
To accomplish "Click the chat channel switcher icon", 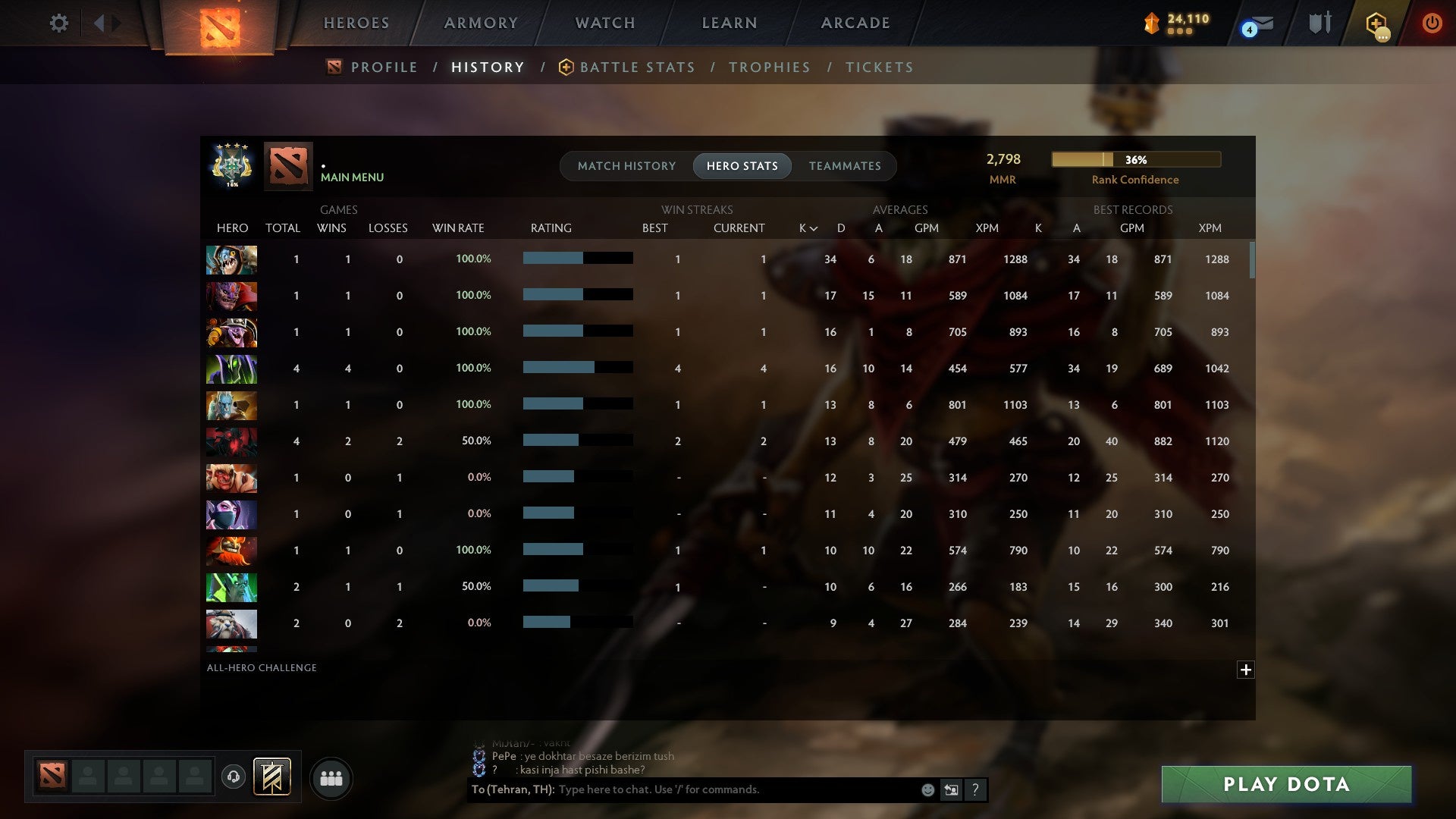I will [x=951, y=790].
